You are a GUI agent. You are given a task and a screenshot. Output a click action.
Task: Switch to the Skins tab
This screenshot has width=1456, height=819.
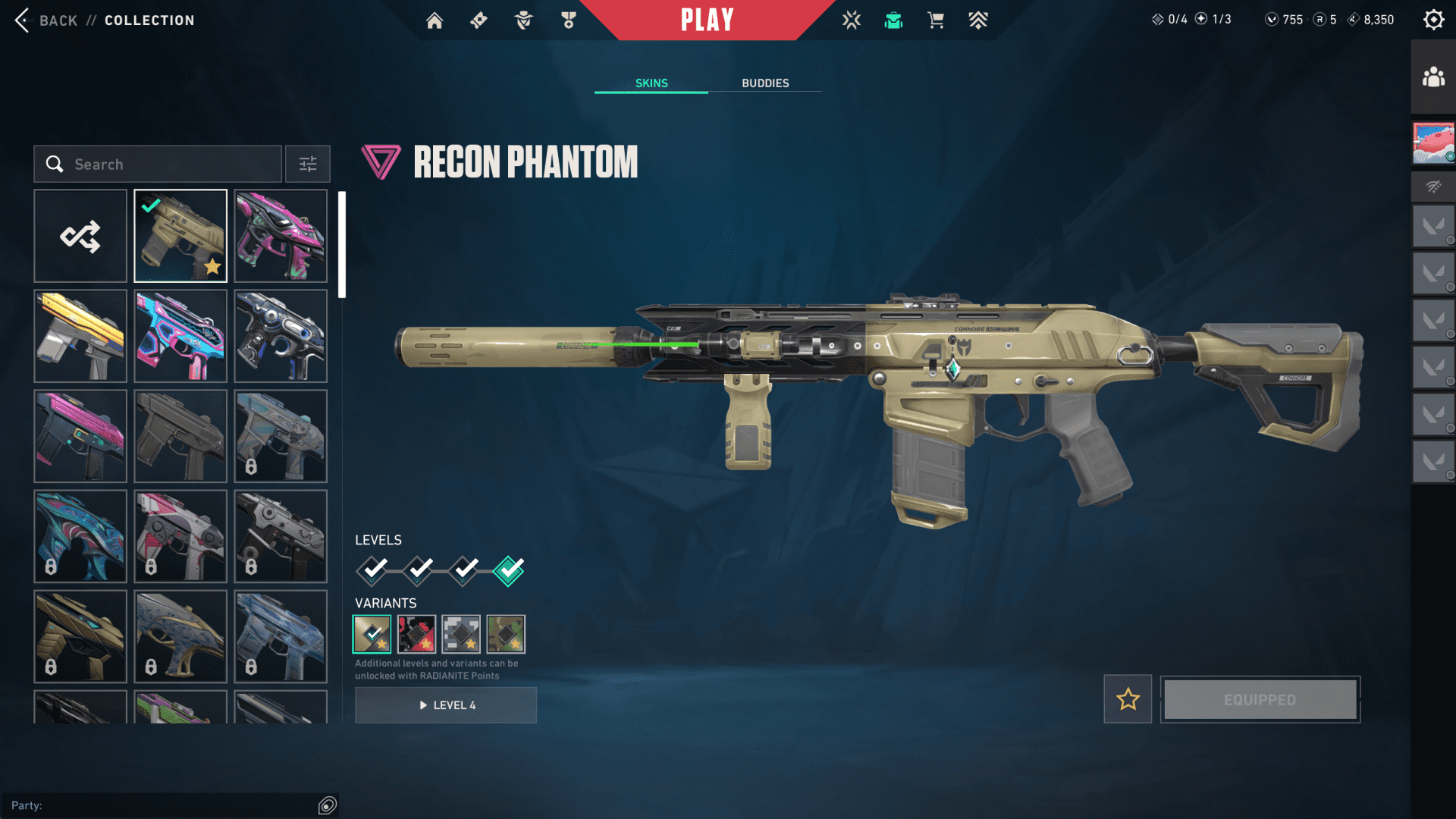tap(651, 83)
